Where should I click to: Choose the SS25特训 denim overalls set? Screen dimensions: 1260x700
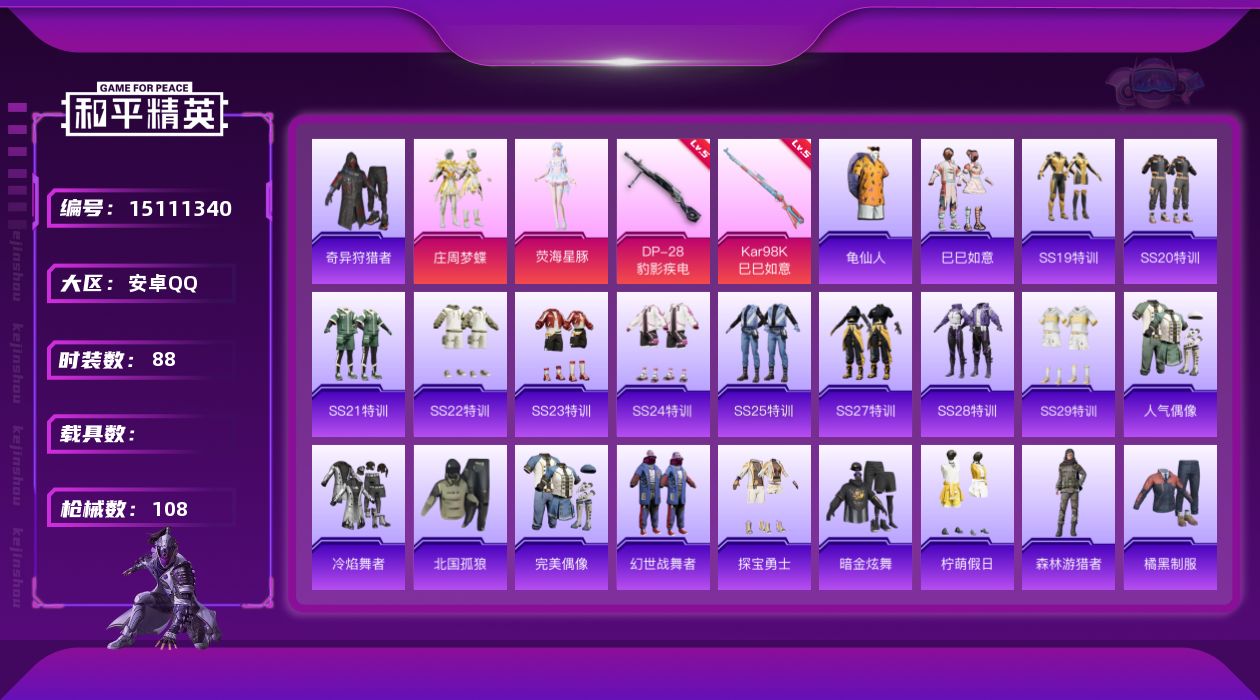pos(764,364)
